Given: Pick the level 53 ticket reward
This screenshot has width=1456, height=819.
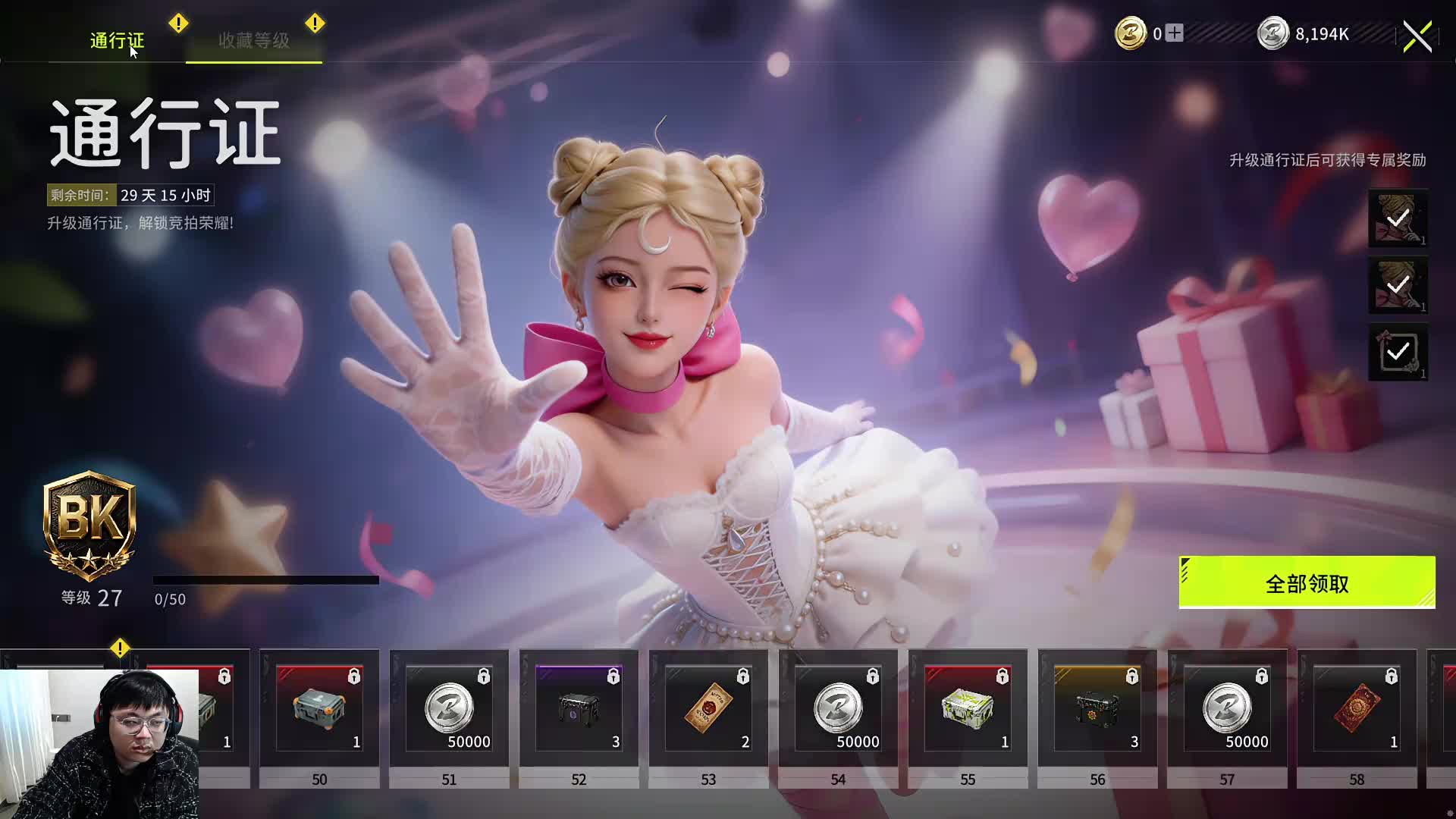Looking at the screenshot, I should coord(708,709).
